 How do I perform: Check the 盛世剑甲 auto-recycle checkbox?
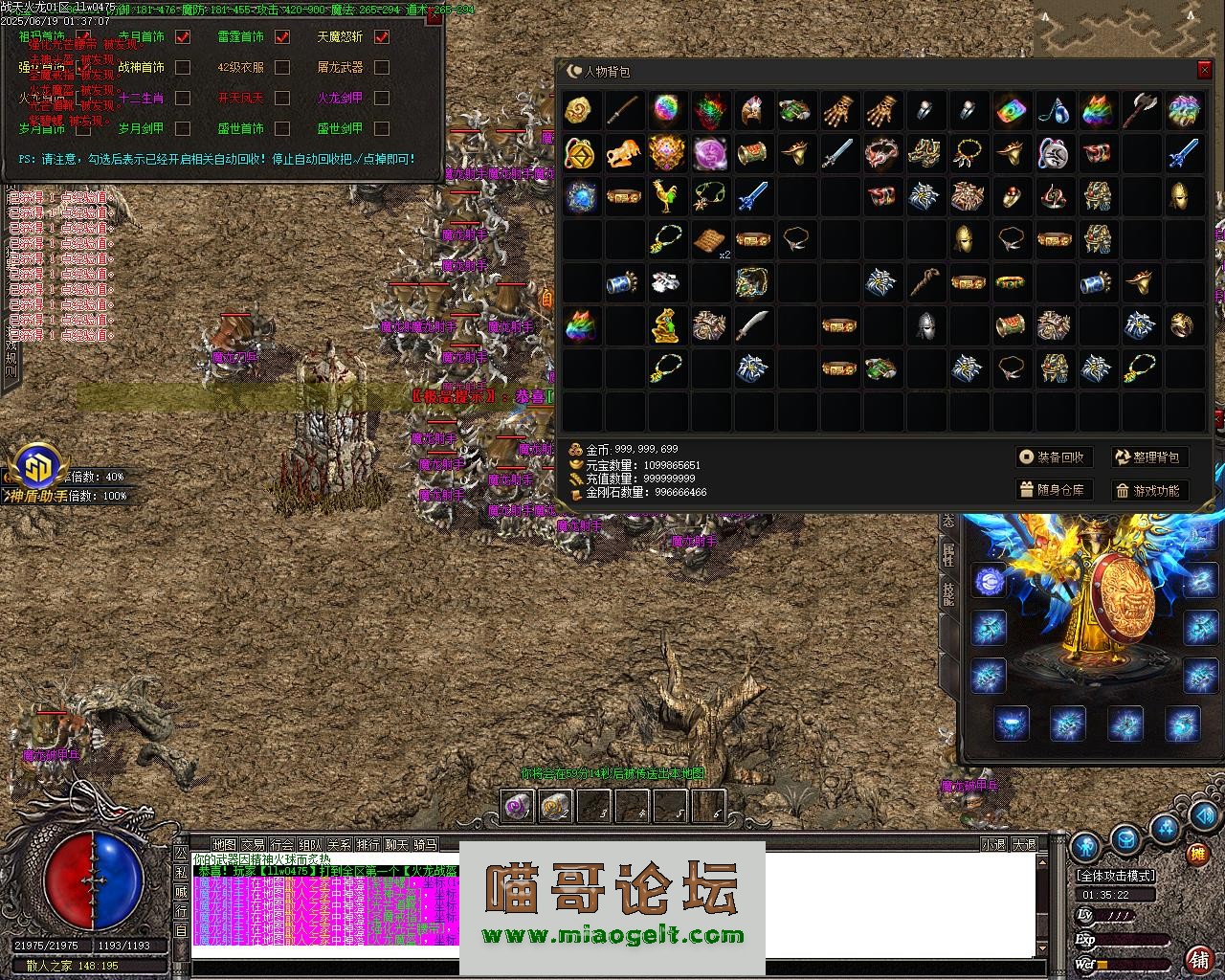click(x=382, y=129)
